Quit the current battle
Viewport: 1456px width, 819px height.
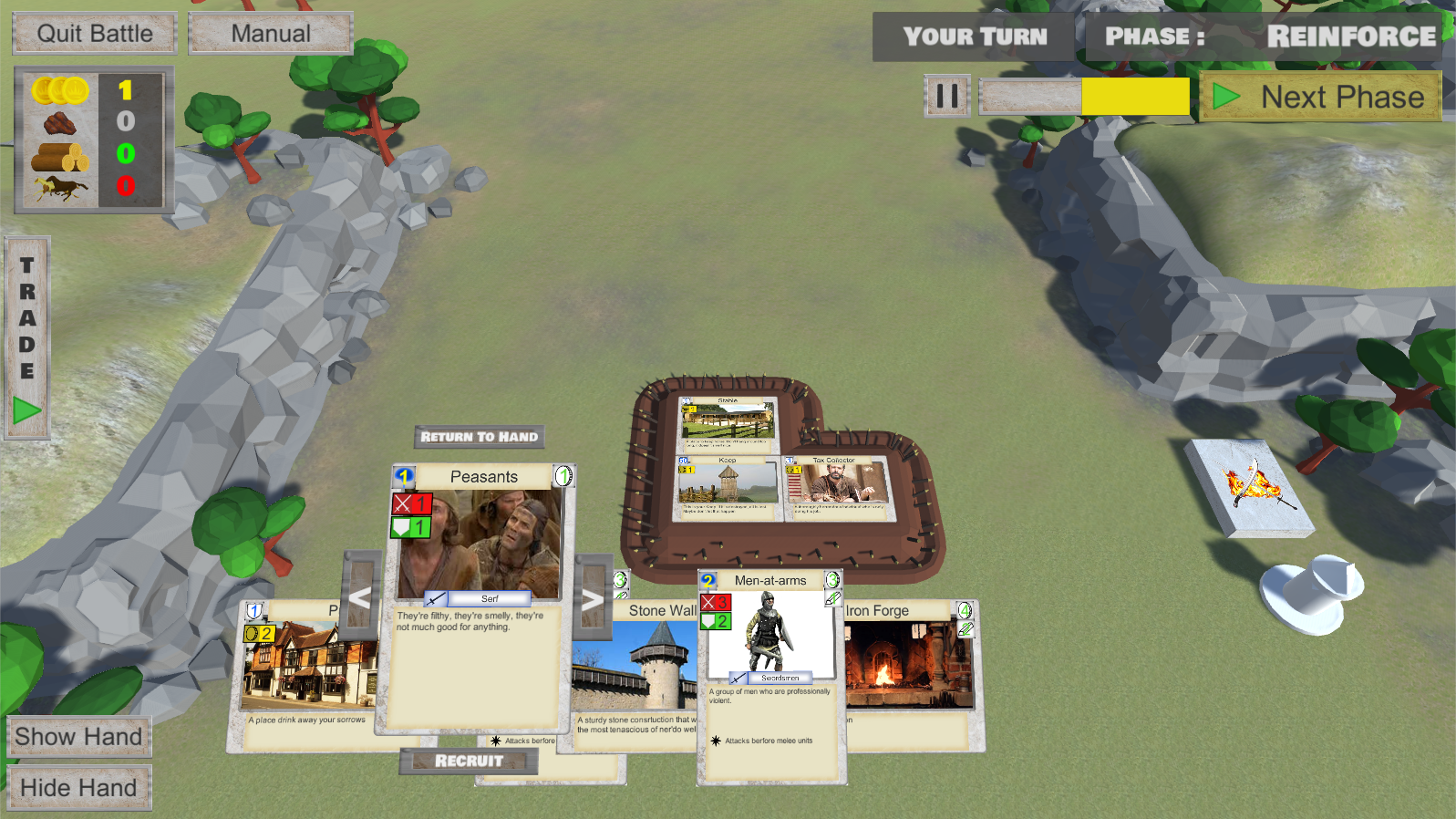[x=95, y=34]
